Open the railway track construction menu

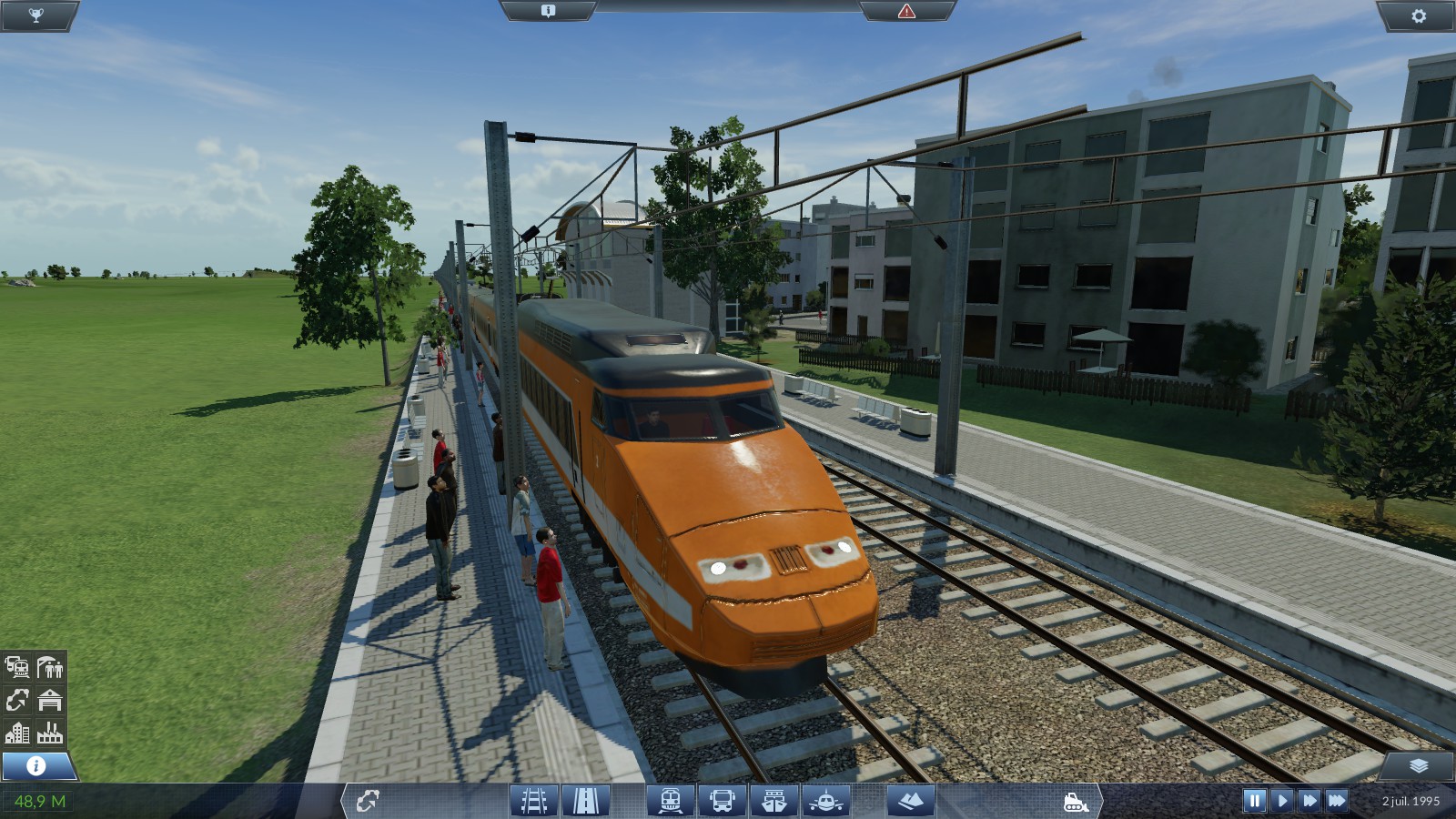(534, 801)
